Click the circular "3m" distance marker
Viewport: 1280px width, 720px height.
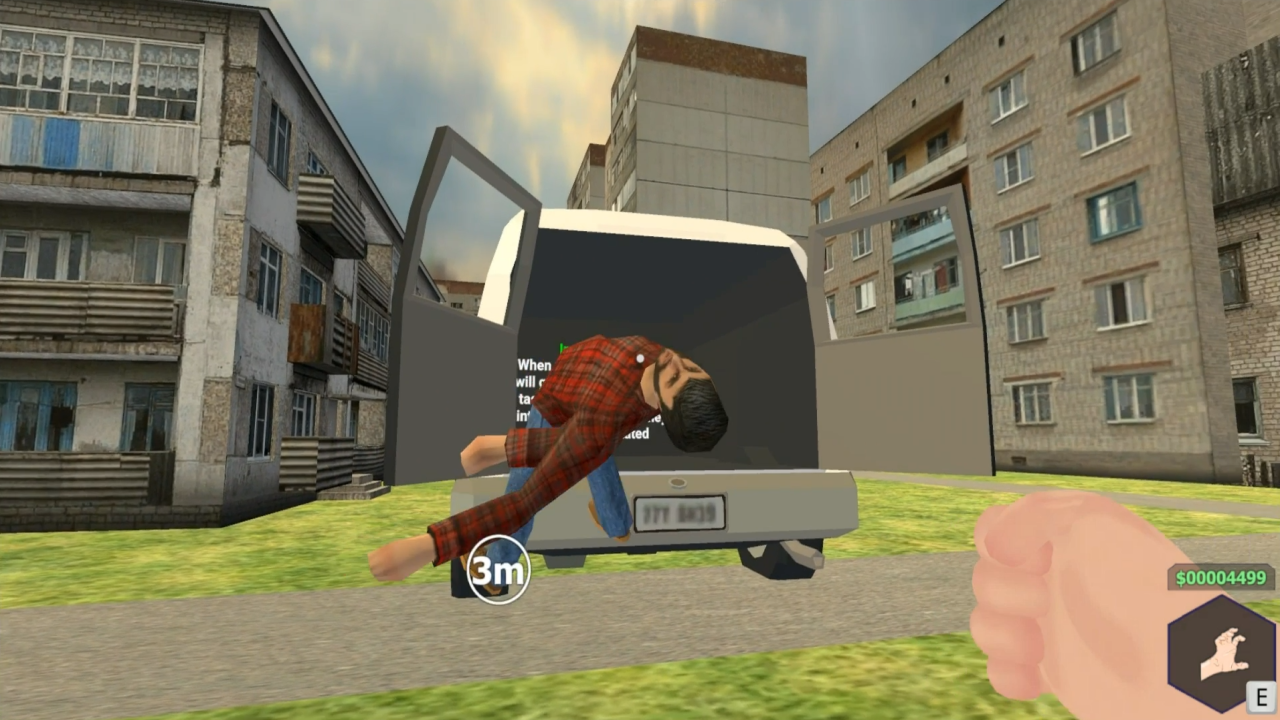click(x=498, y=569)
